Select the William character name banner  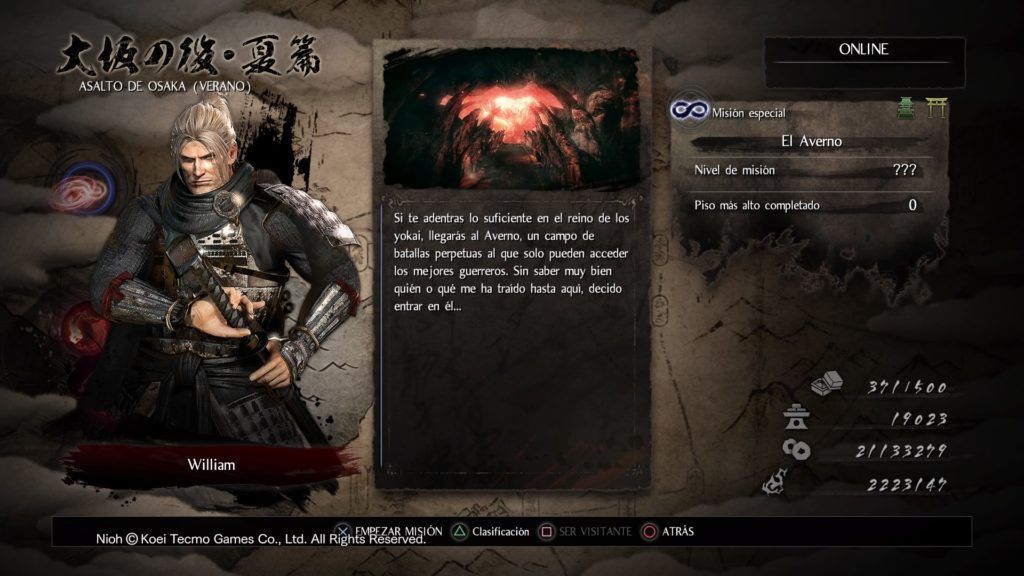point(212,465)
